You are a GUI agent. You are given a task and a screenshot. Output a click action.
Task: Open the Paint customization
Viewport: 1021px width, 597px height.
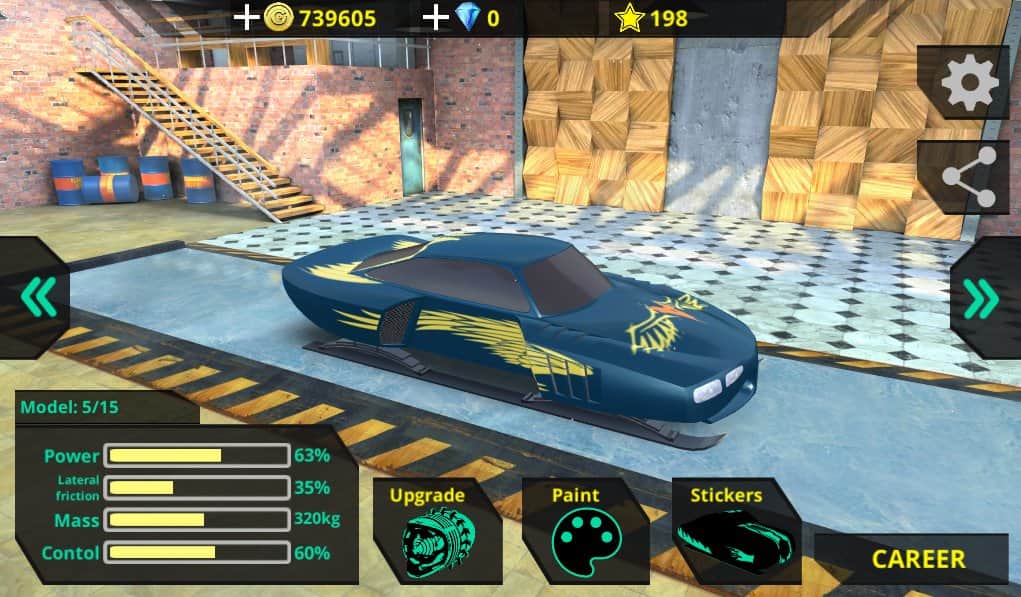tap(576, 532)
